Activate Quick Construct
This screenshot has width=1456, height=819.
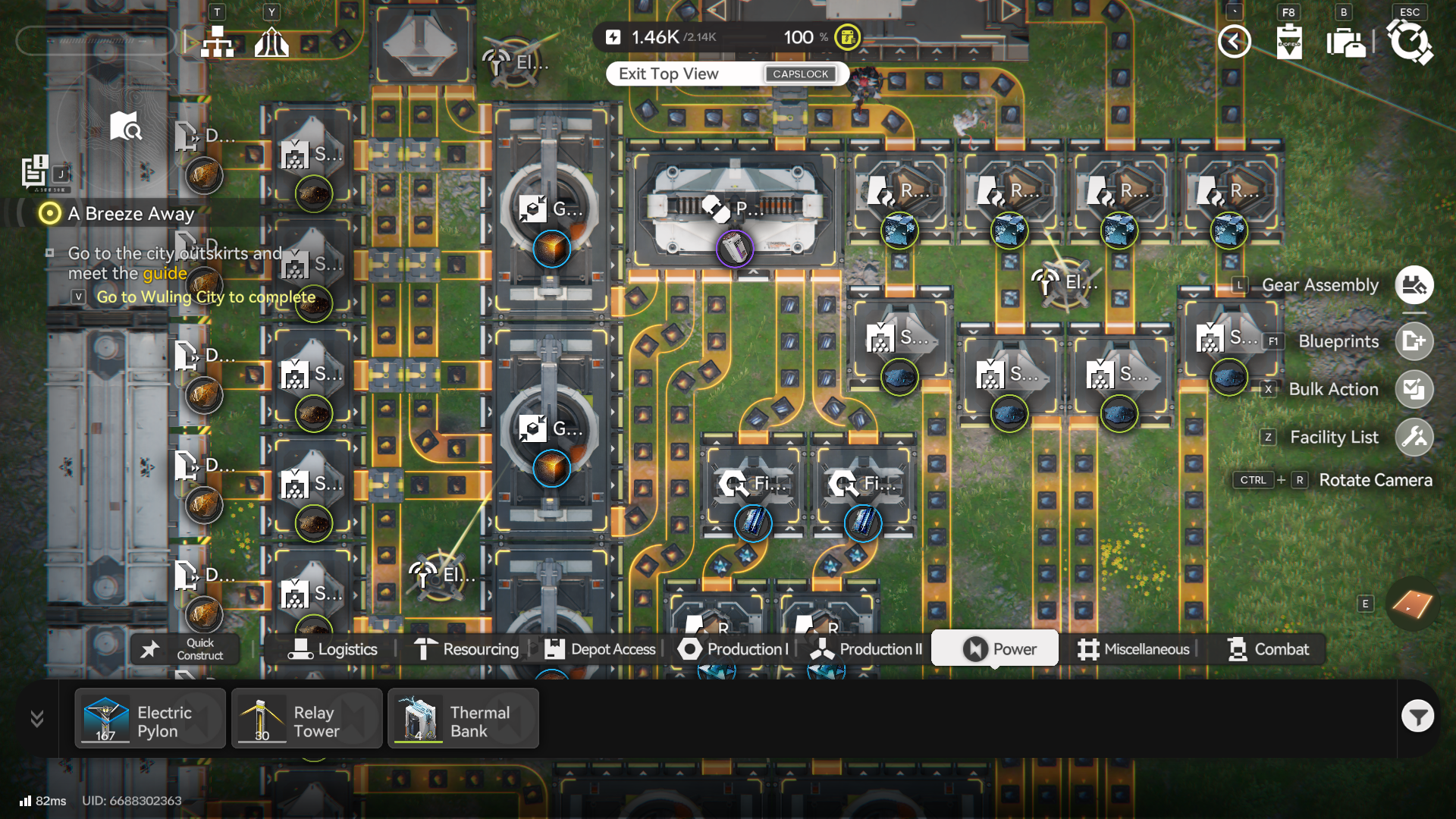click(x=185, y=649)
